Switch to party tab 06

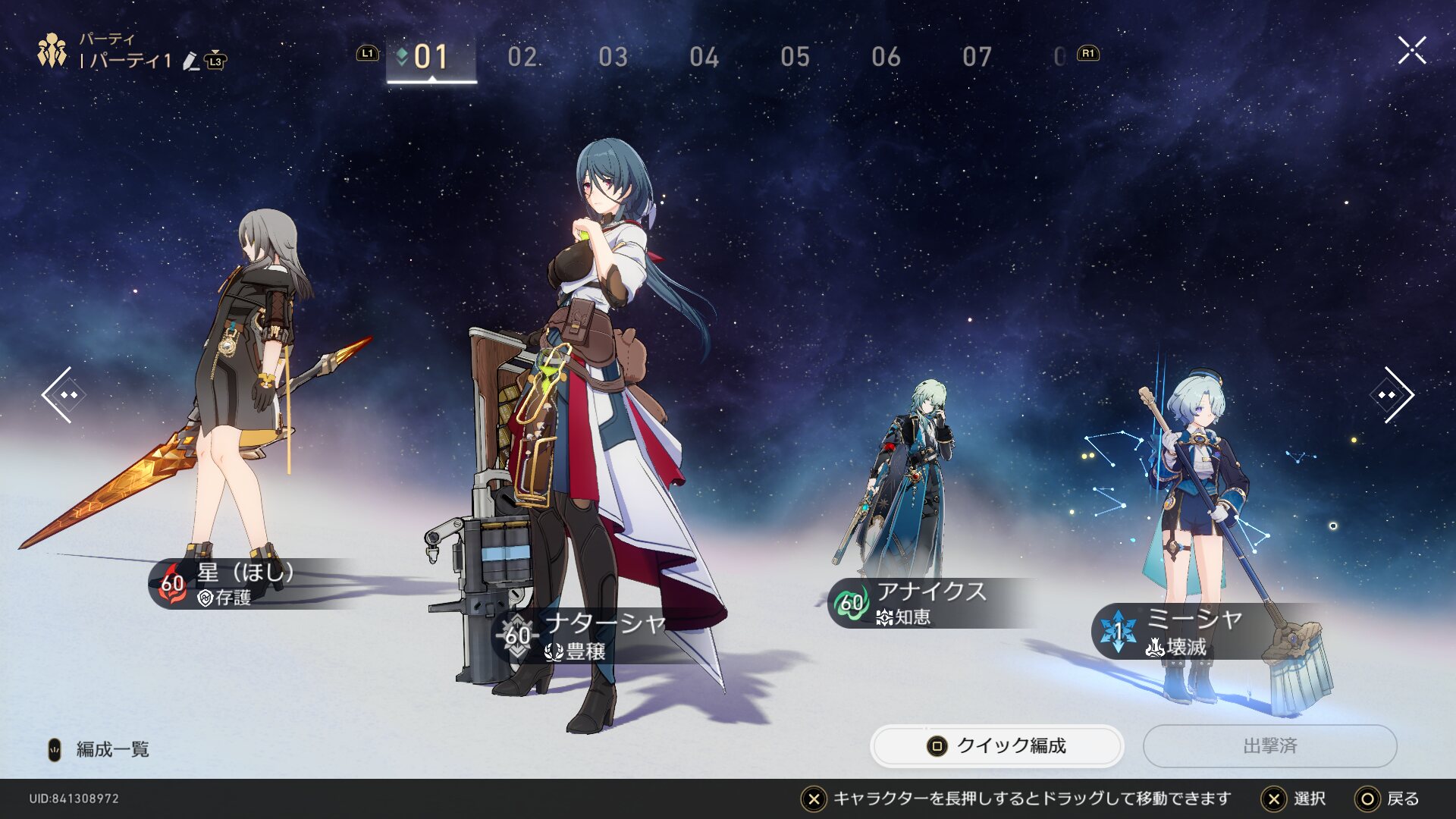[886, 57]
